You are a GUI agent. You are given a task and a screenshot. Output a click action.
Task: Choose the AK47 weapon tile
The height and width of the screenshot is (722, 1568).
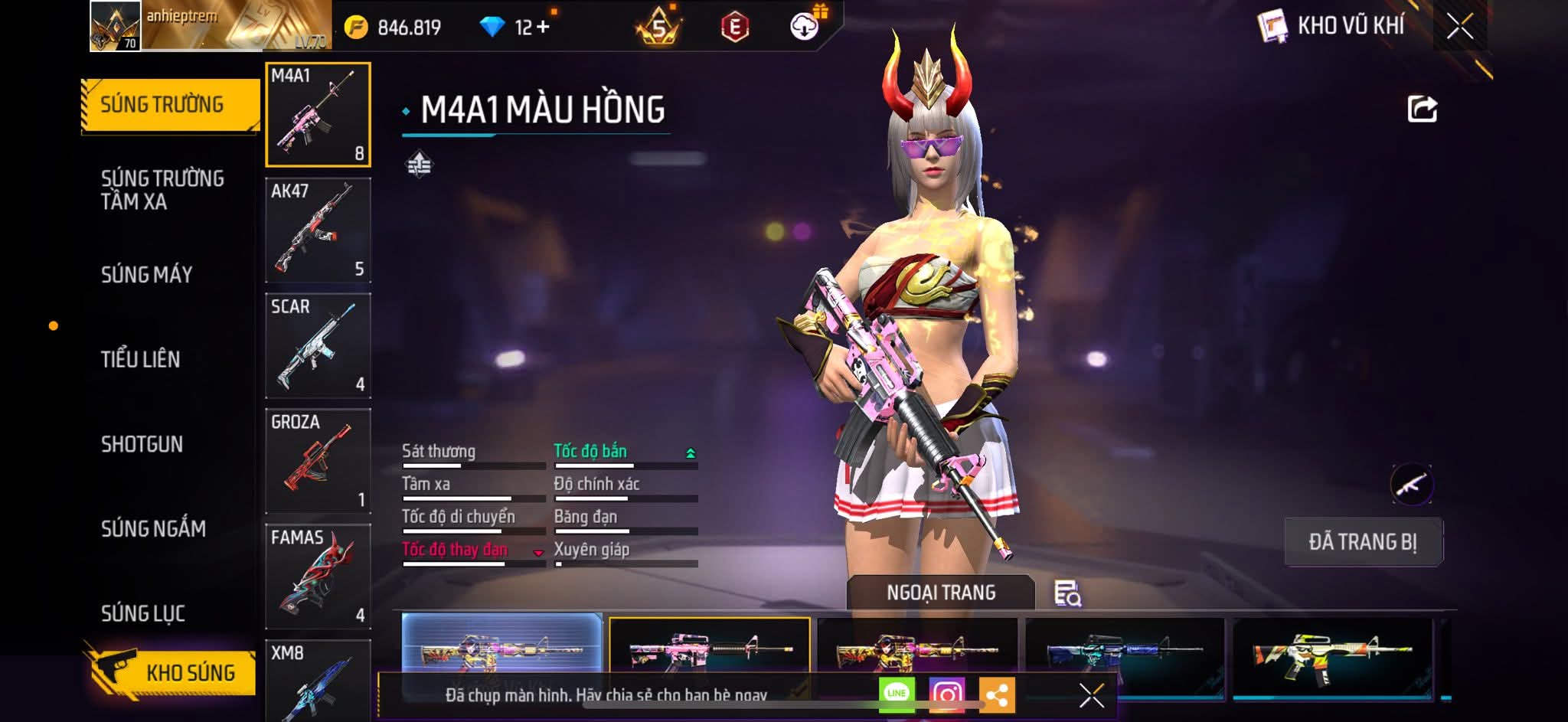pos(318,230)
